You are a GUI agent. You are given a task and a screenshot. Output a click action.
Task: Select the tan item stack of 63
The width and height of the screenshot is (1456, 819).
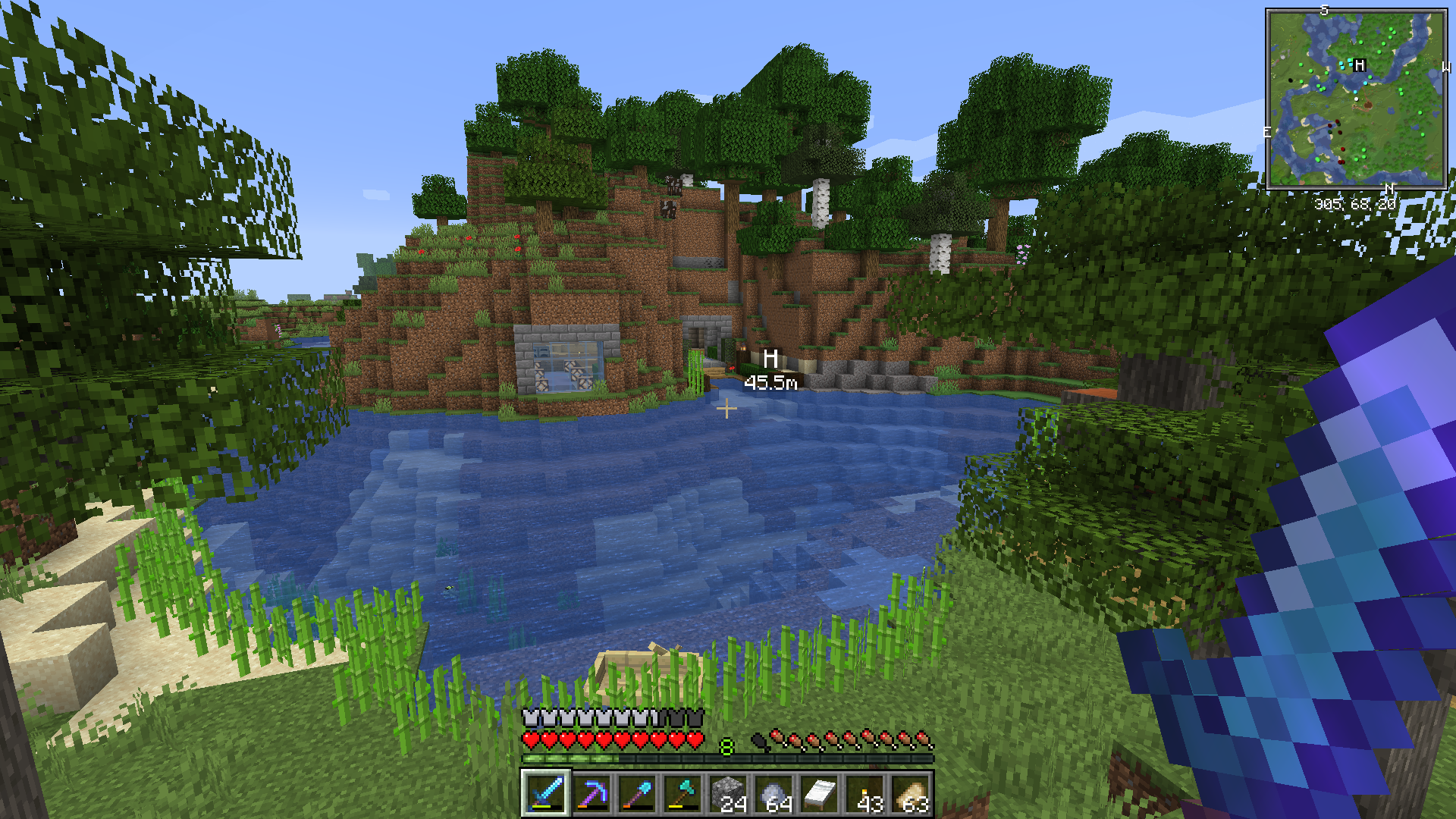coord(911,794)
